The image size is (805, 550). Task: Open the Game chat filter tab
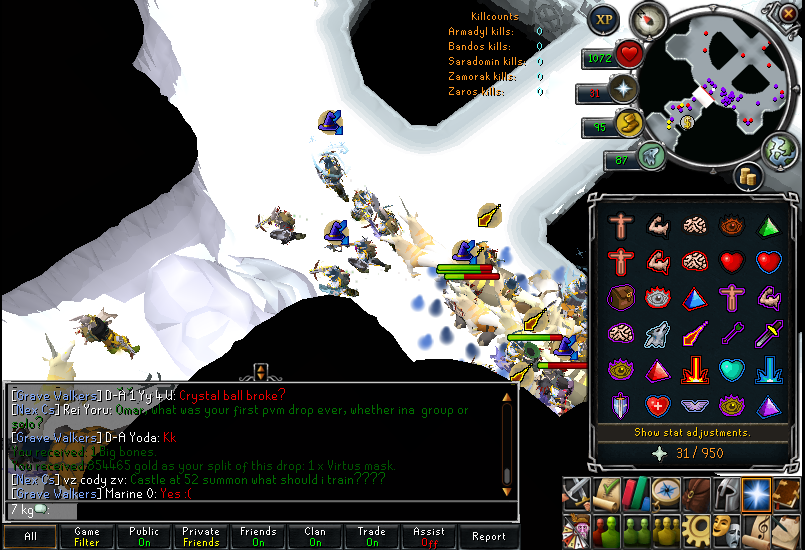87,537
